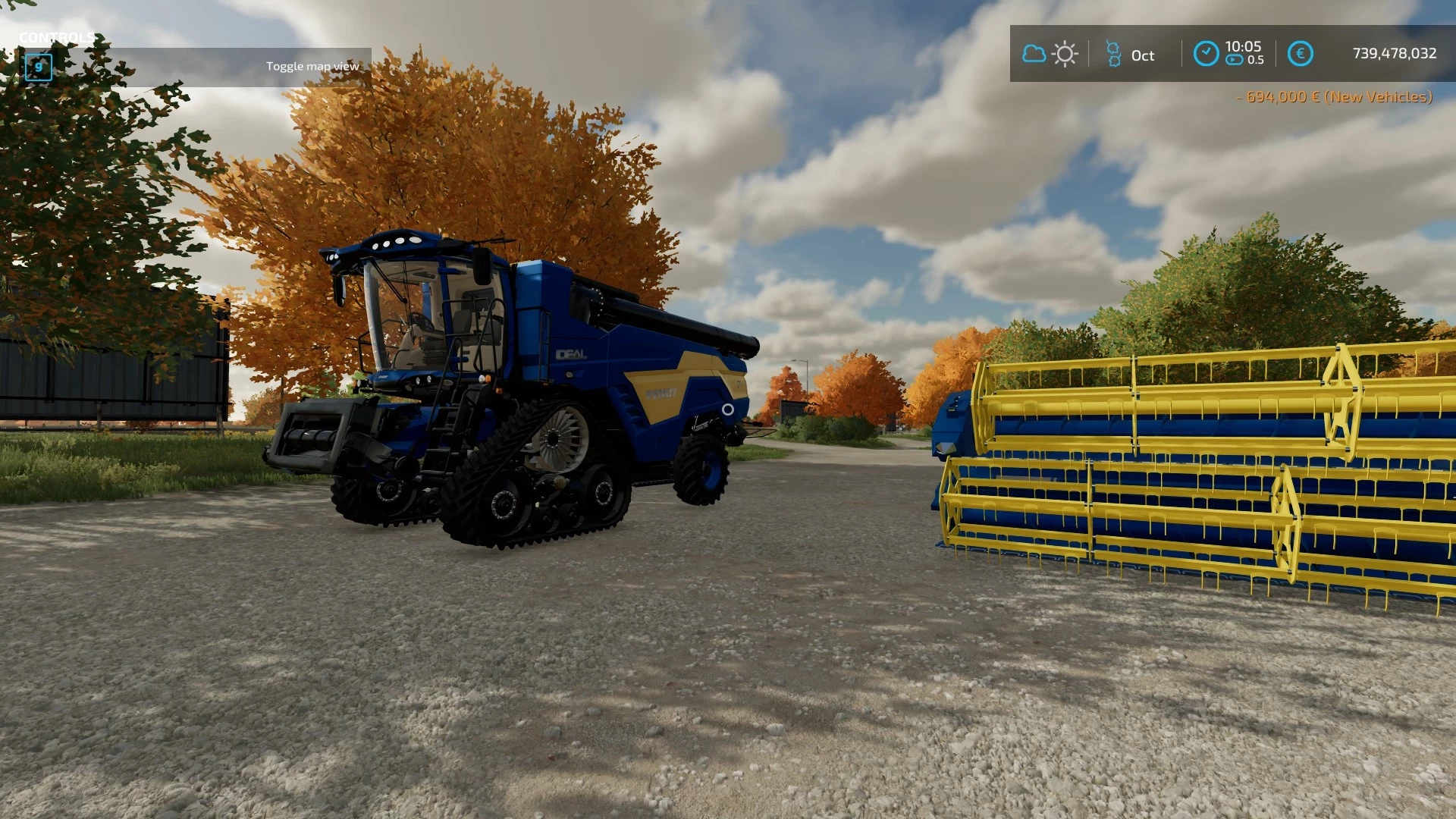Select the cloud weather icon
The width and height of the screenshot is (1456, 819).
pos(1034,53)
